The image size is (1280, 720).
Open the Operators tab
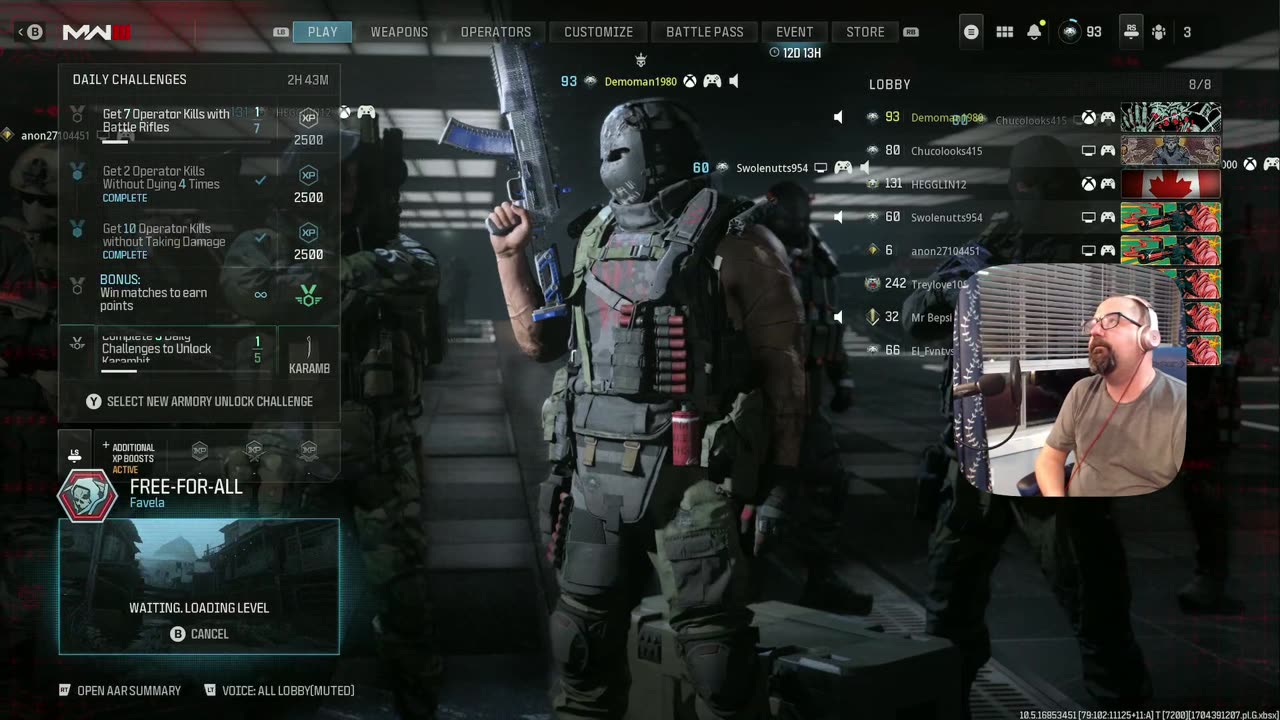click(495, 32)
